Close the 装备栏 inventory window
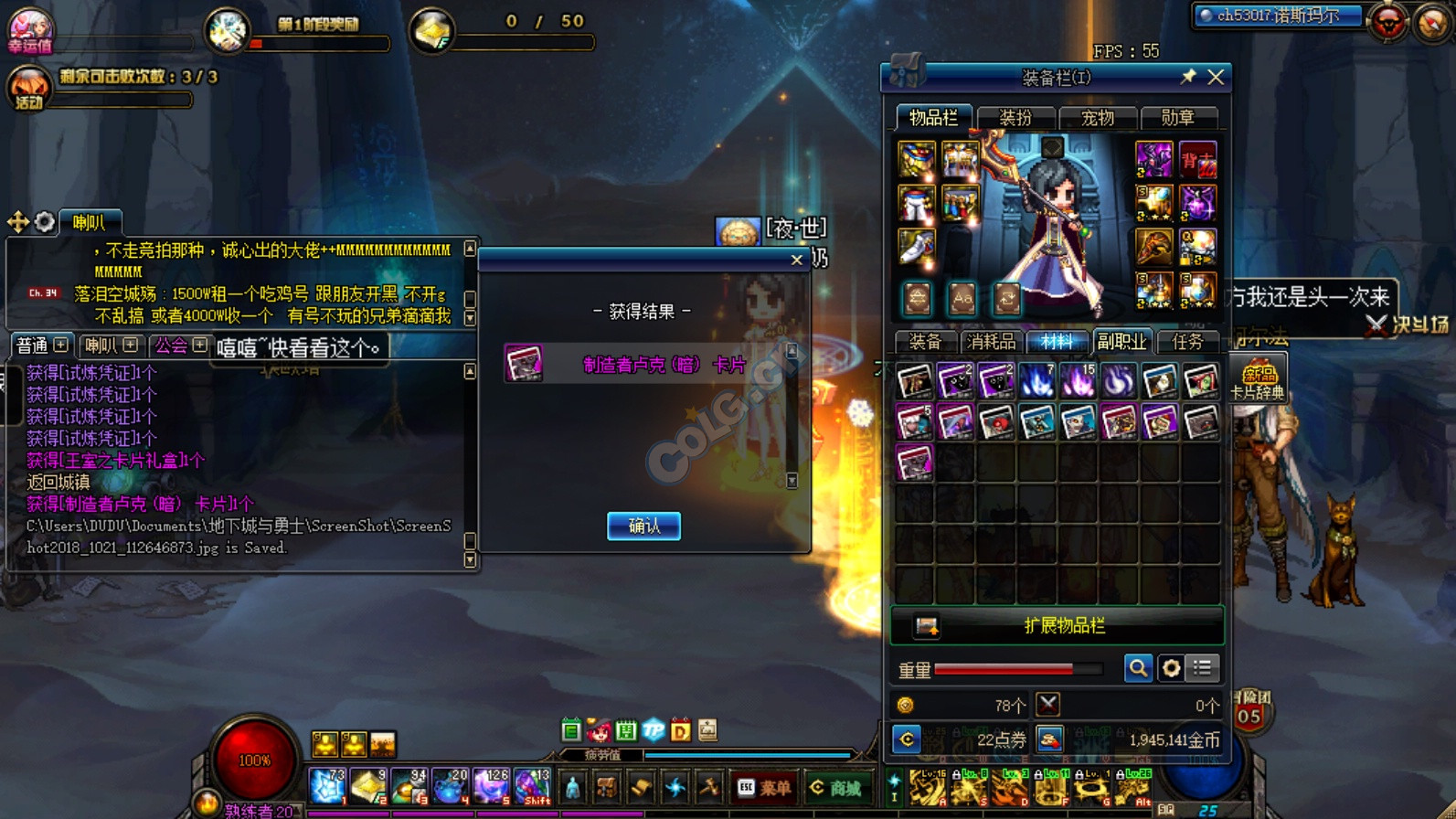 point(1216,78)
